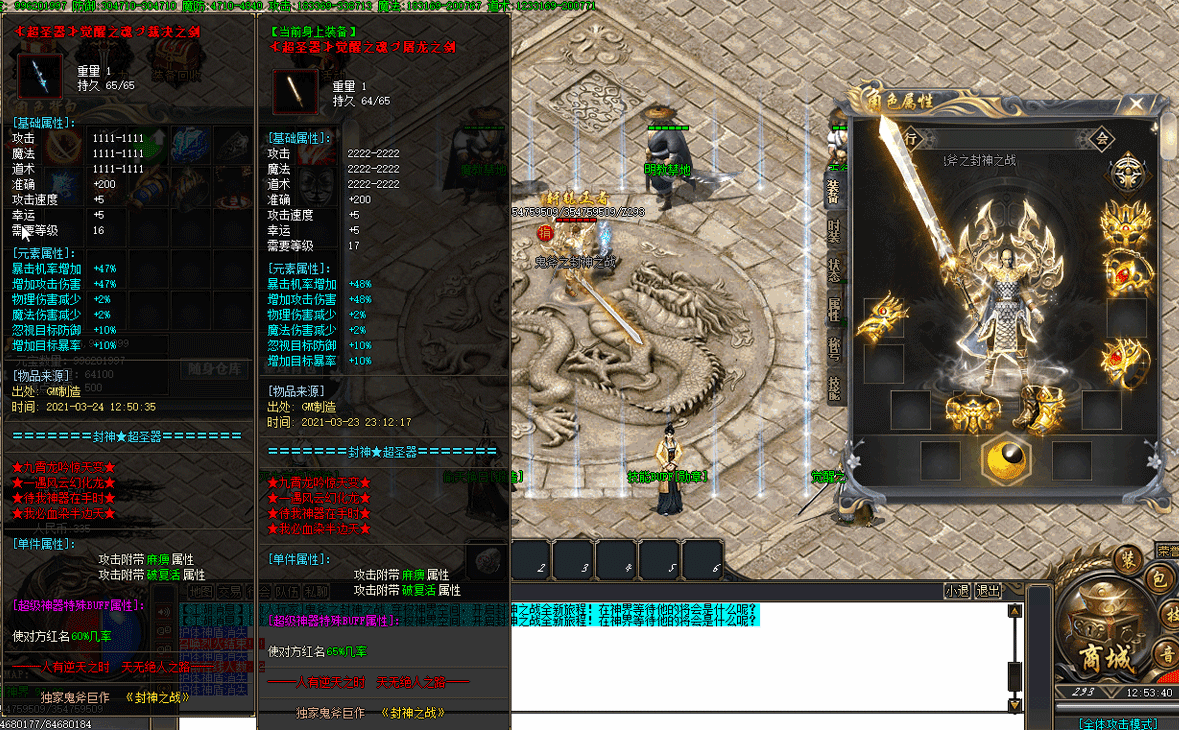Click the 退出 exit game button

coord(988,591)
